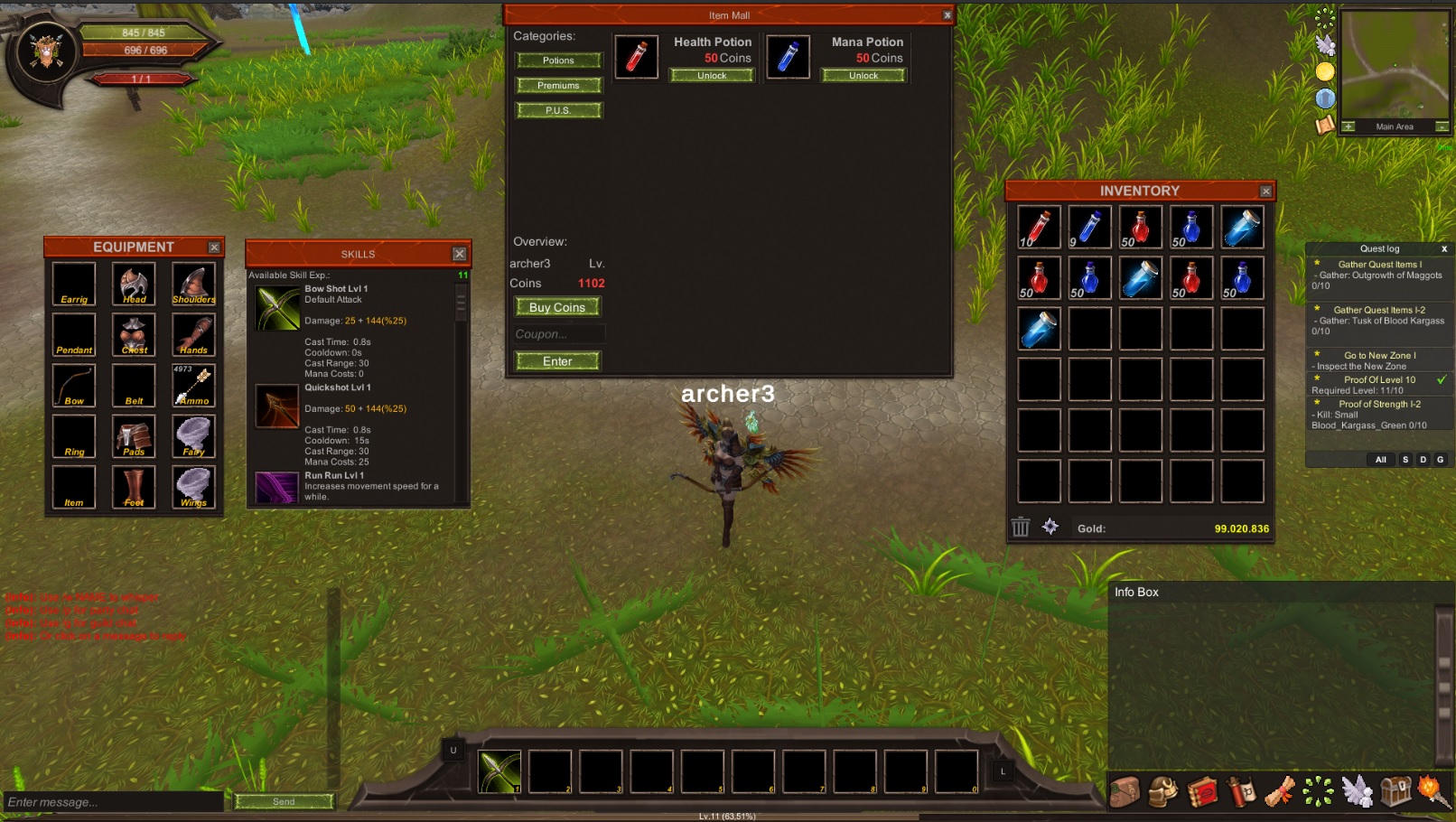Unlock the Mana Potion for 50 coins

tap(863, 76)
